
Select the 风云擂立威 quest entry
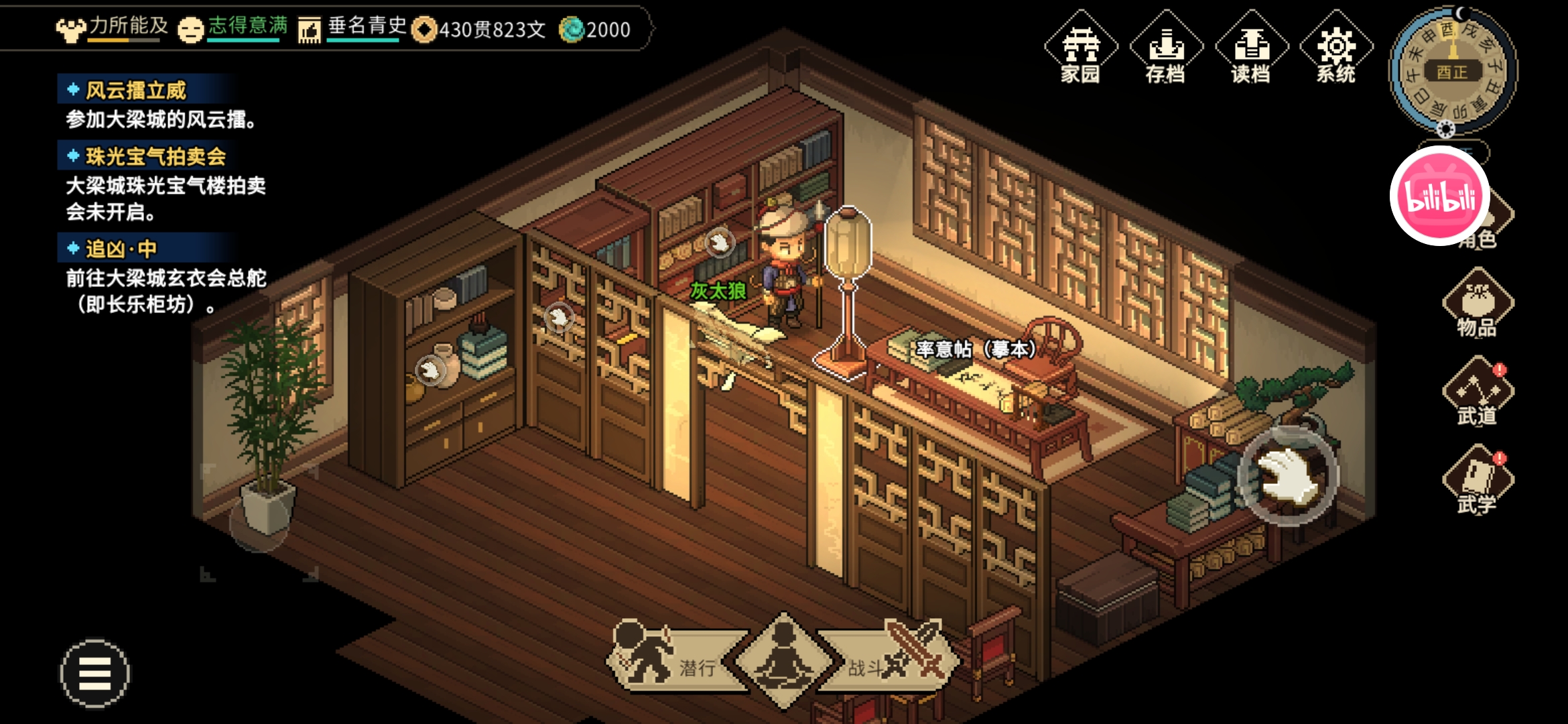click(x=136, y=90)
